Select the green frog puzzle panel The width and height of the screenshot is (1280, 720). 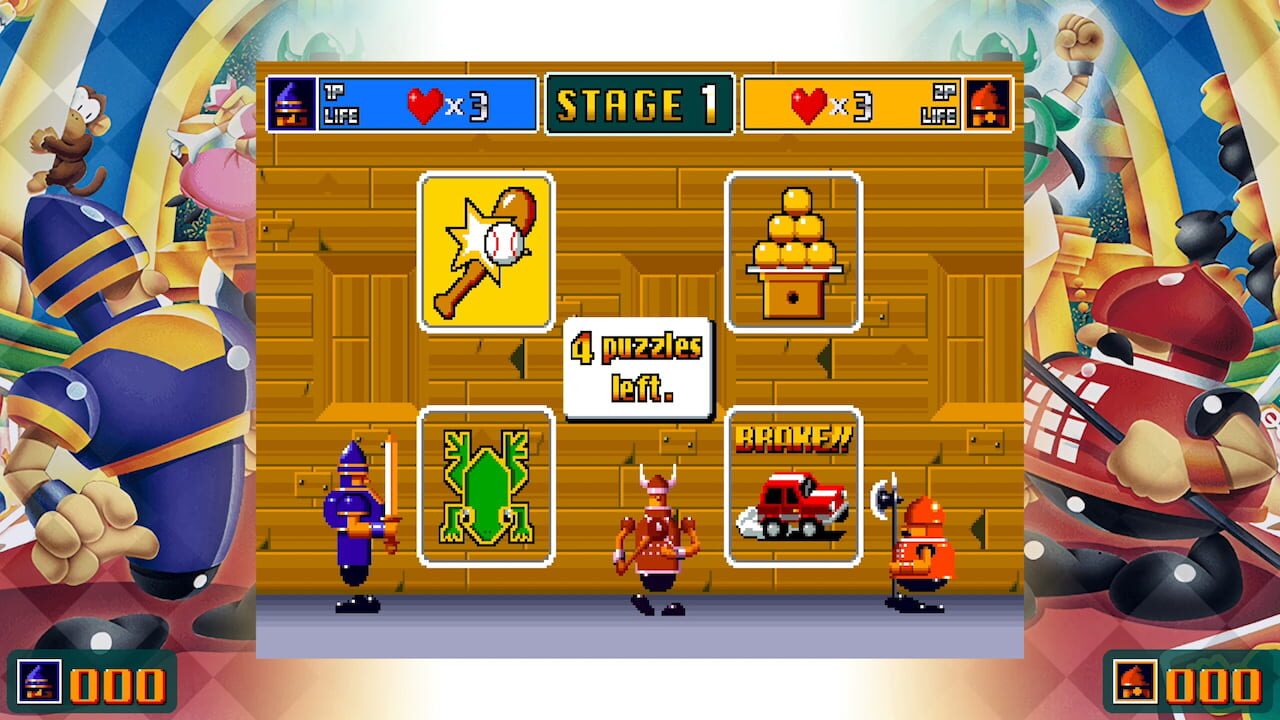click(487, 487)
